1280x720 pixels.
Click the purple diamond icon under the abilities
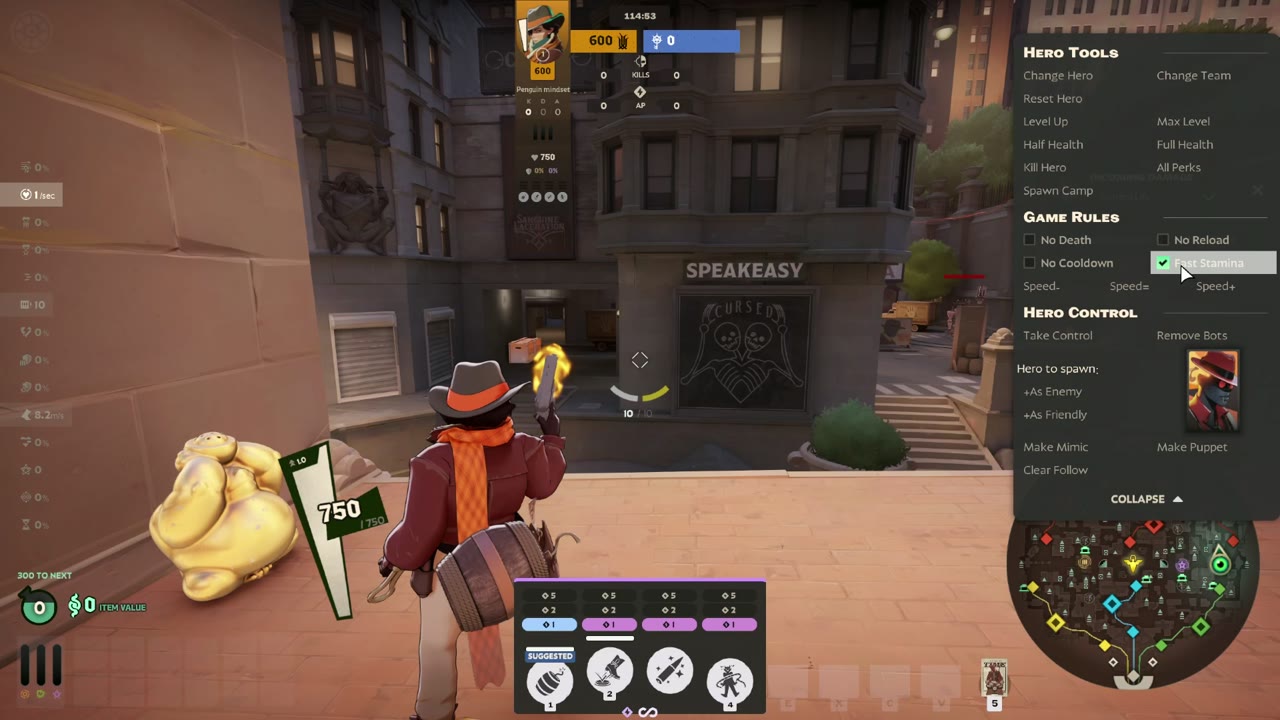click(x=629, y=712)
